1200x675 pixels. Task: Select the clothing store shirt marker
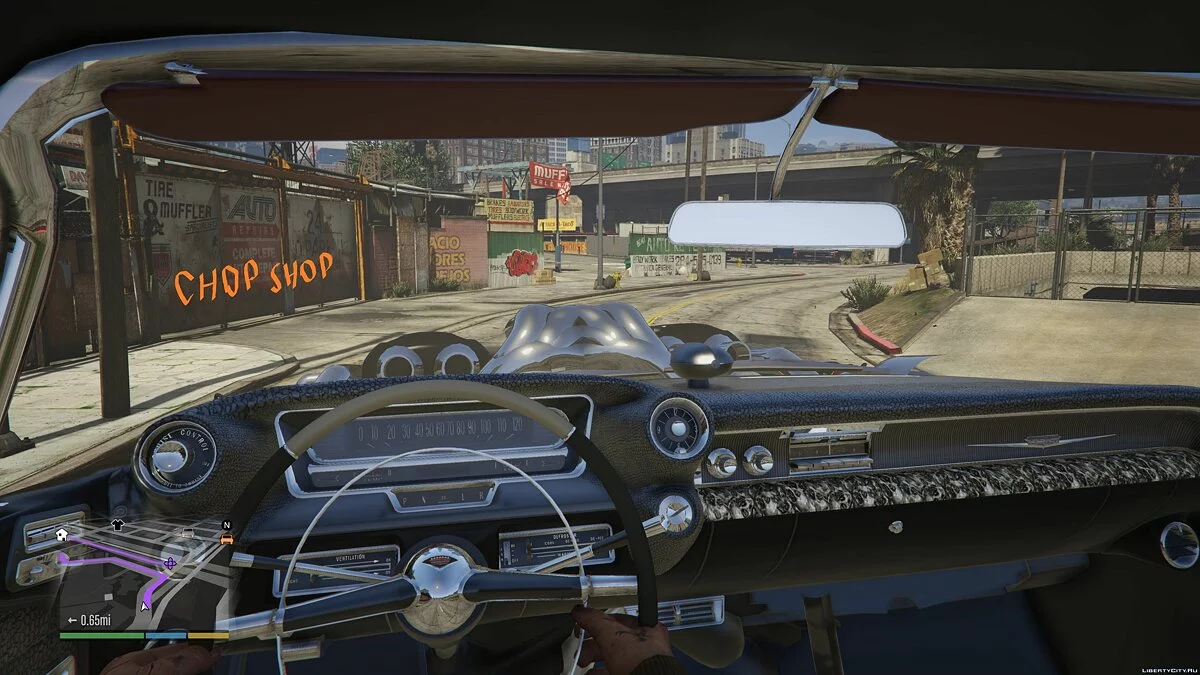click(x=117, y=523)
